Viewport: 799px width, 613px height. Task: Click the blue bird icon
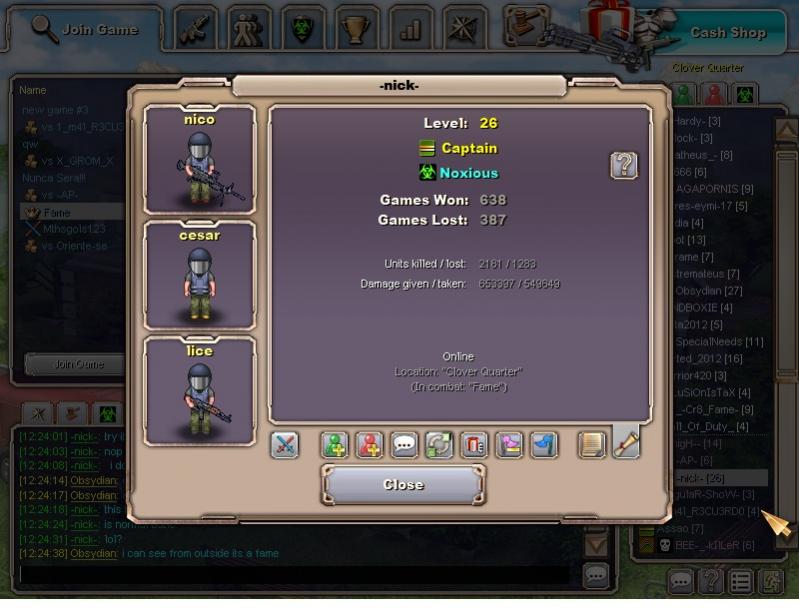click(544, 445)
